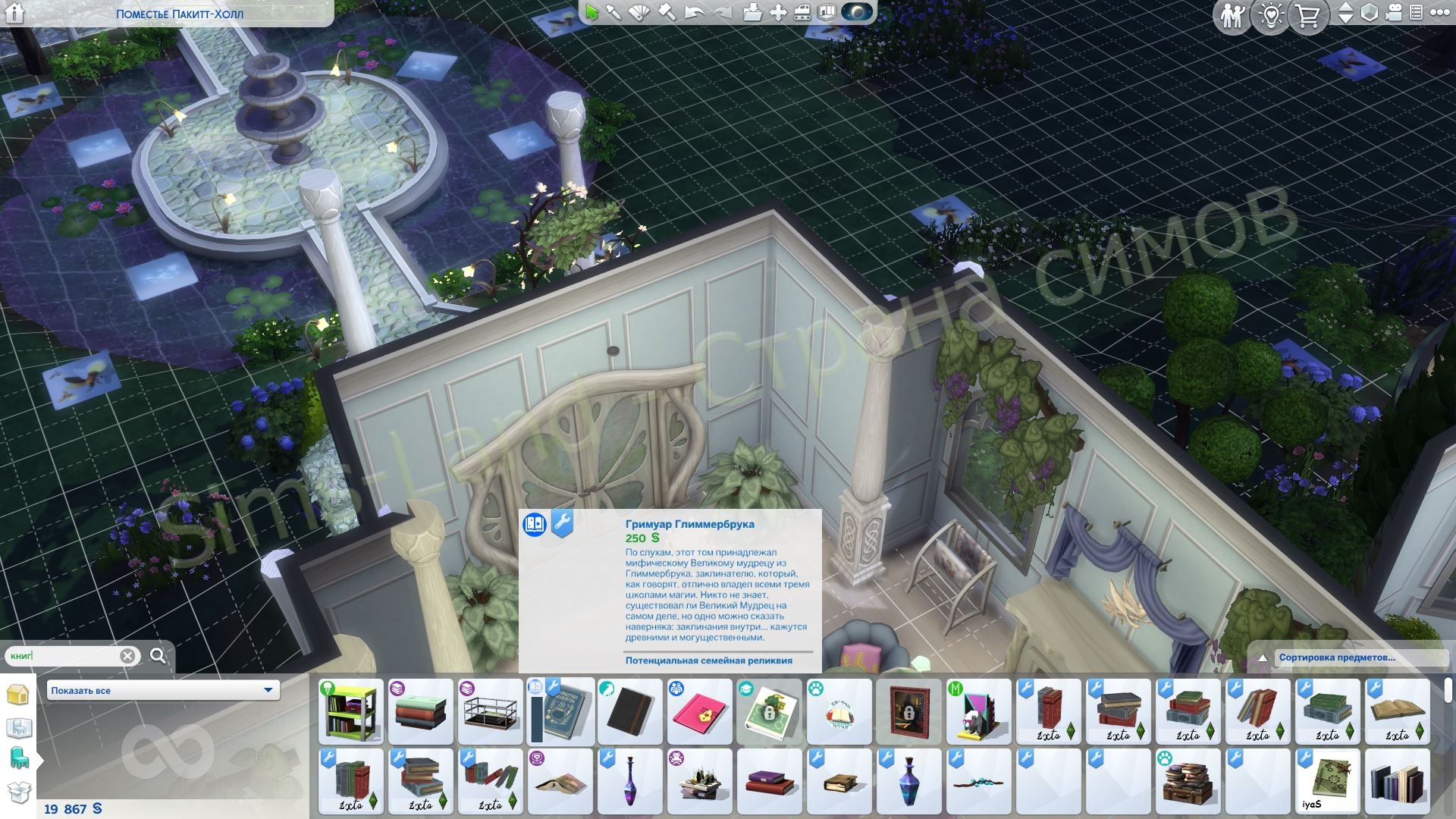Pick the pink diary with heart lock
The image size is (1456, 819).
[x=700, y=712]
